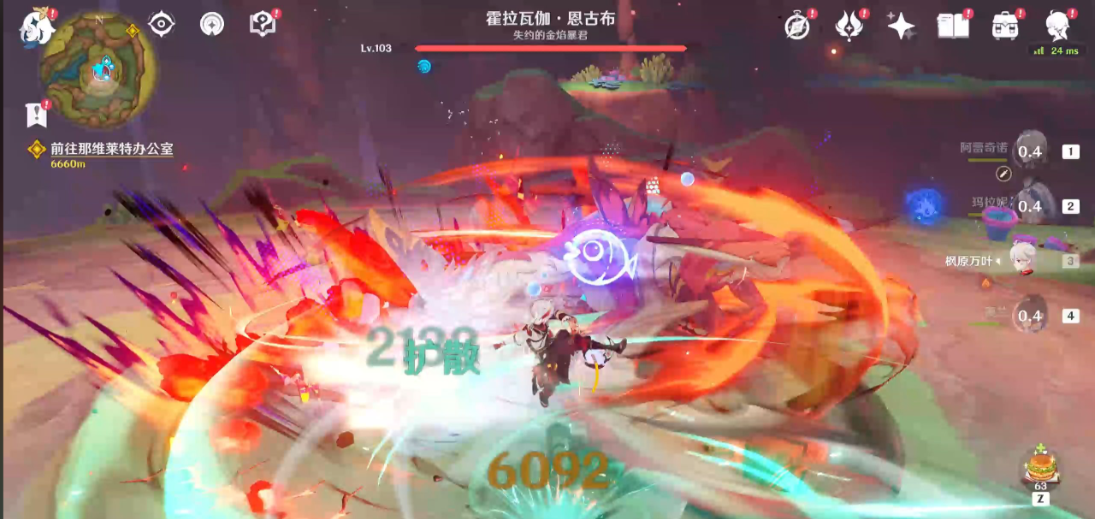This screenshot has height=519, width=1095.
Task: Switch to the fourth party member
Action: (1030, 316)
